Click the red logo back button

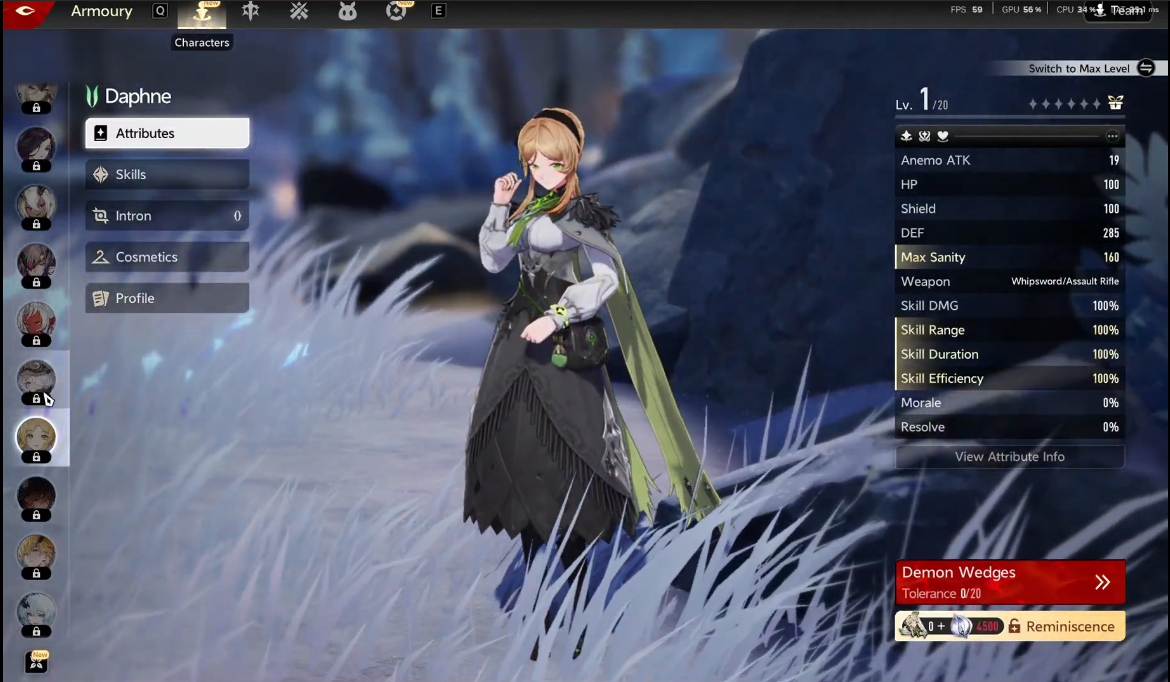click(25, 12)
